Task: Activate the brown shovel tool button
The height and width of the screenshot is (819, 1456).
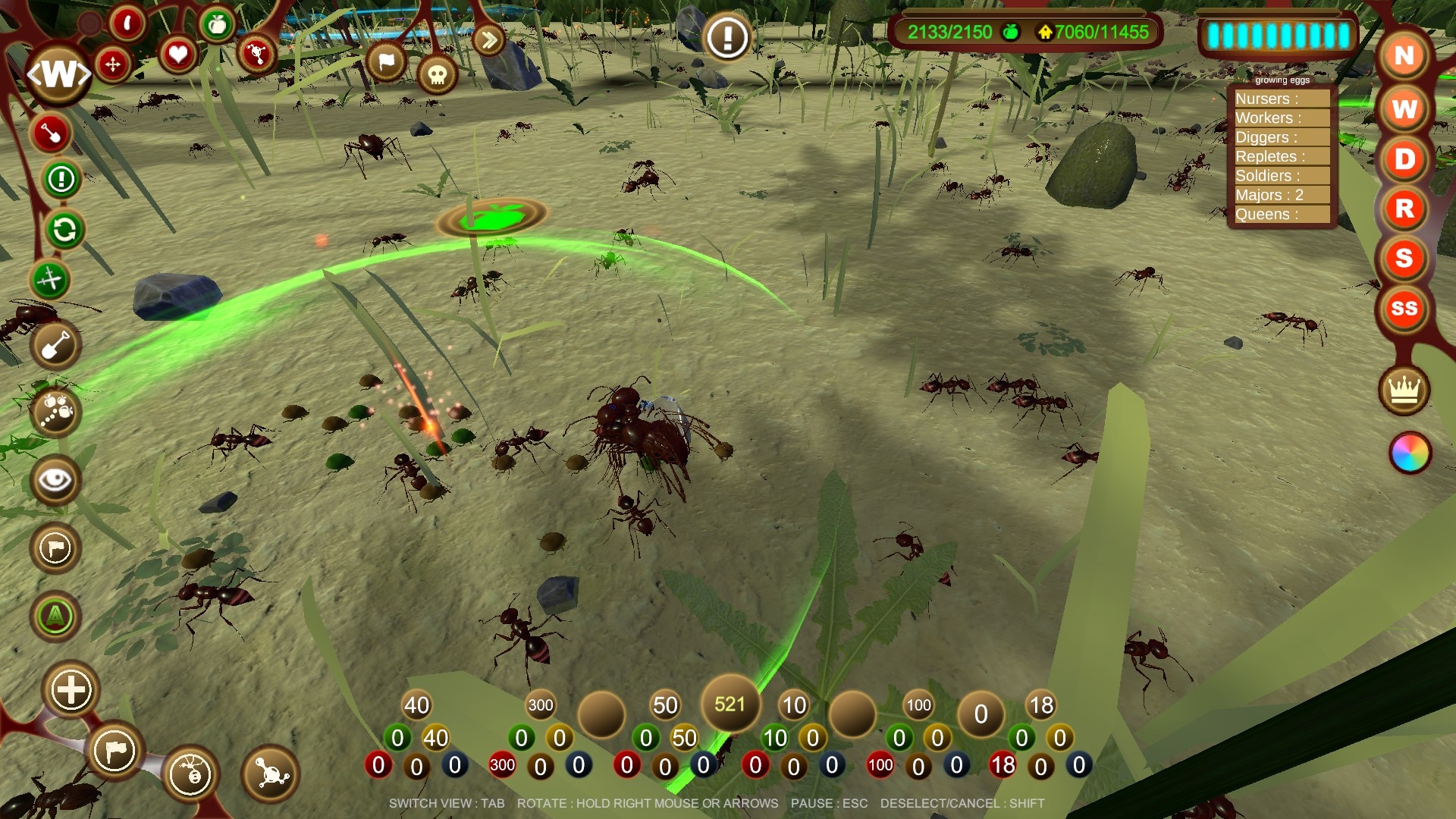Action: [55, 347]
